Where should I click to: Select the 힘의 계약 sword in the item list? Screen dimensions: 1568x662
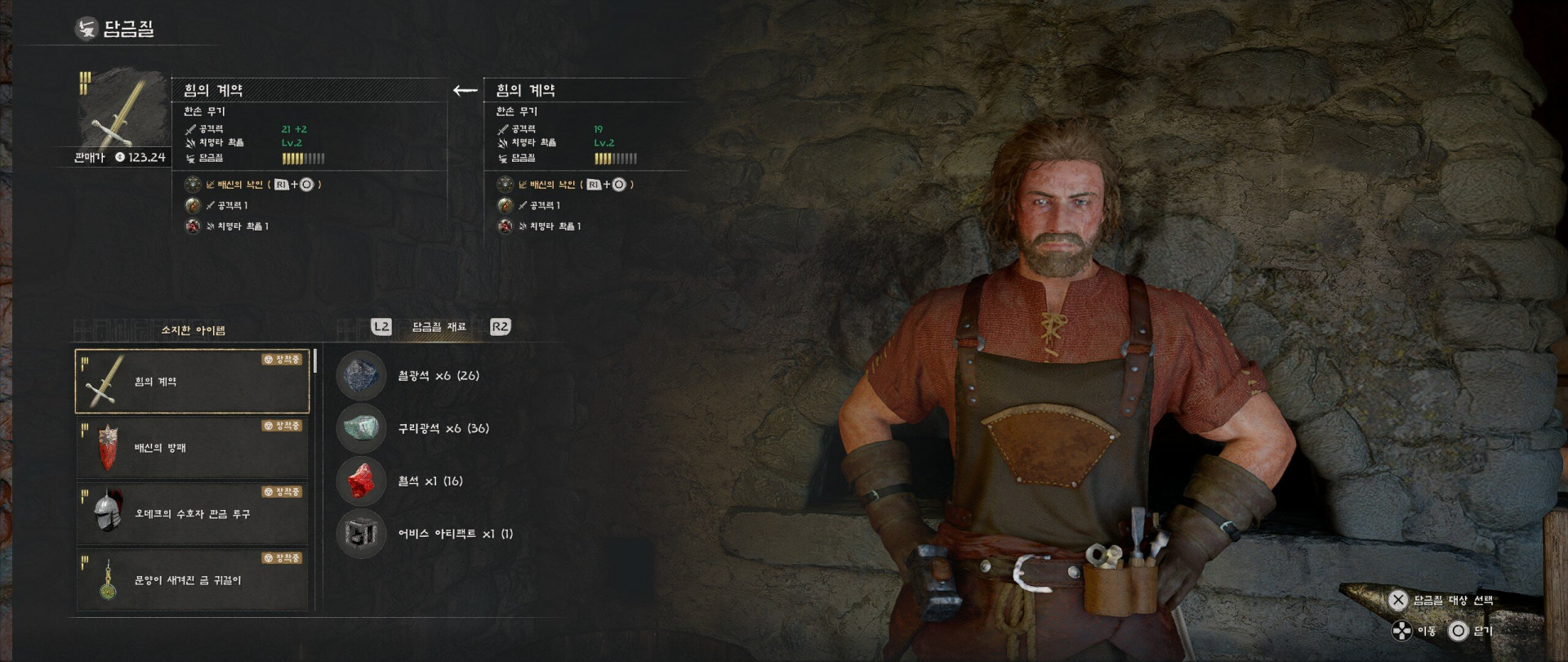(x=192, y=382)
